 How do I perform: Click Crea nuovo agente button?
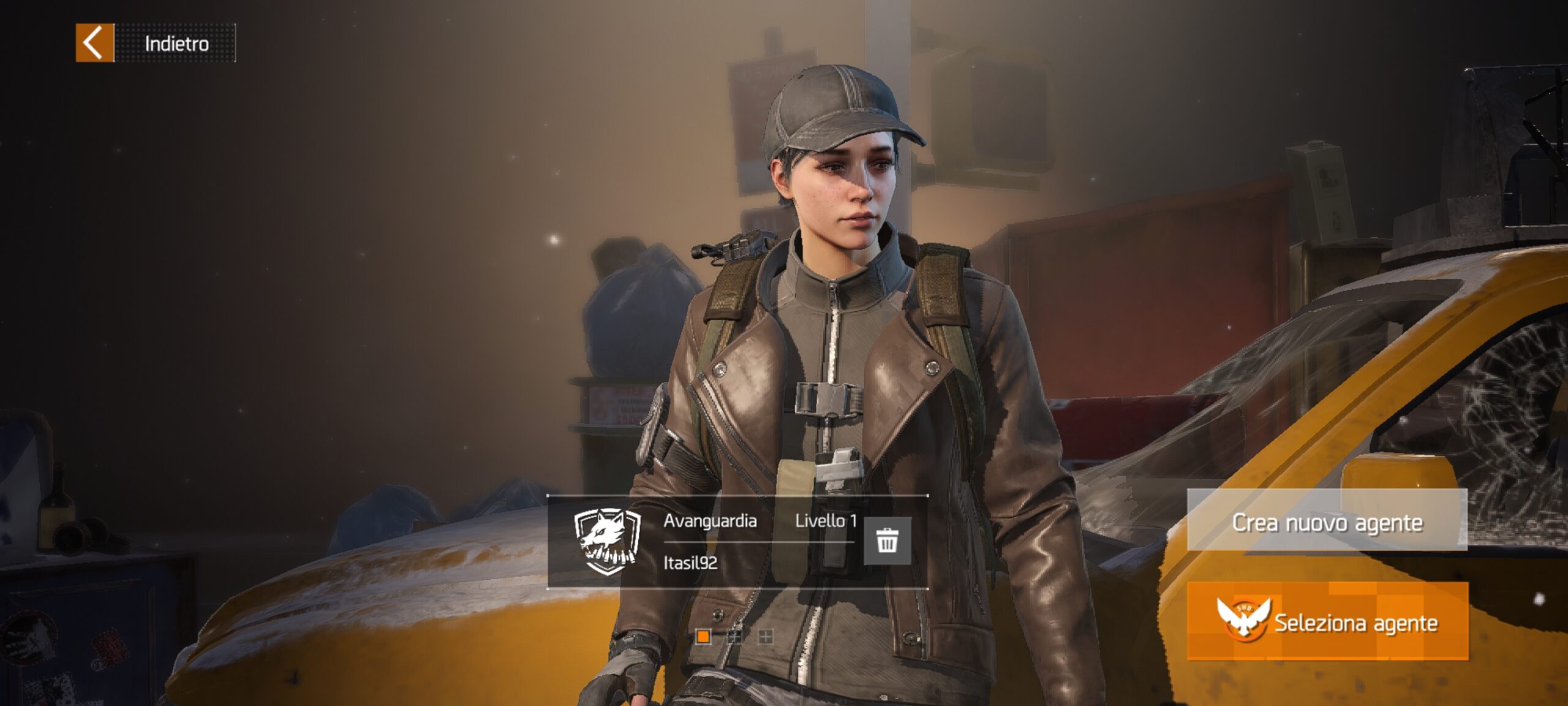(1327, 521)
